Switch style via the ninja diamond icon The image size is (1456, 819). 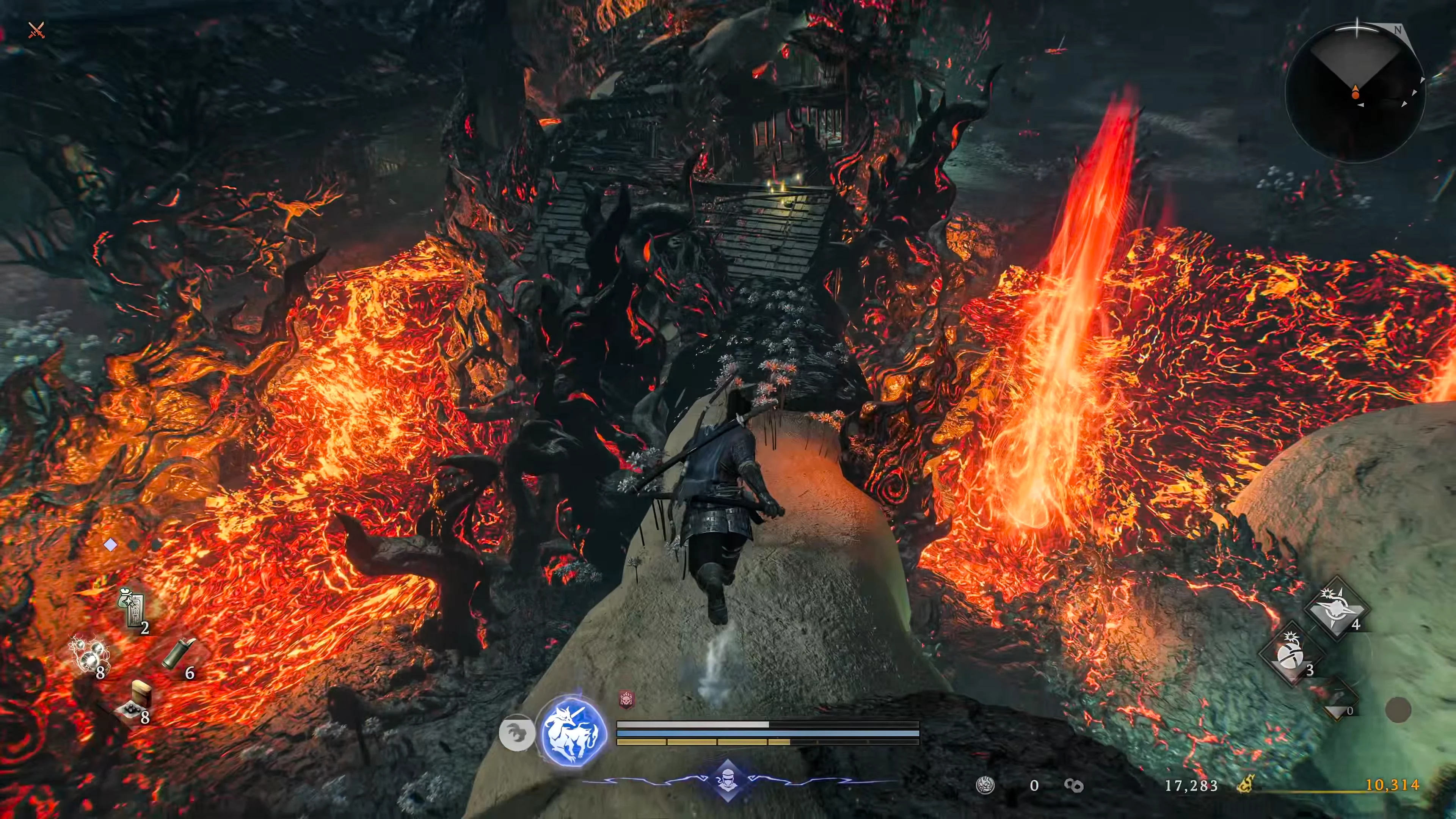coord(728,781)
